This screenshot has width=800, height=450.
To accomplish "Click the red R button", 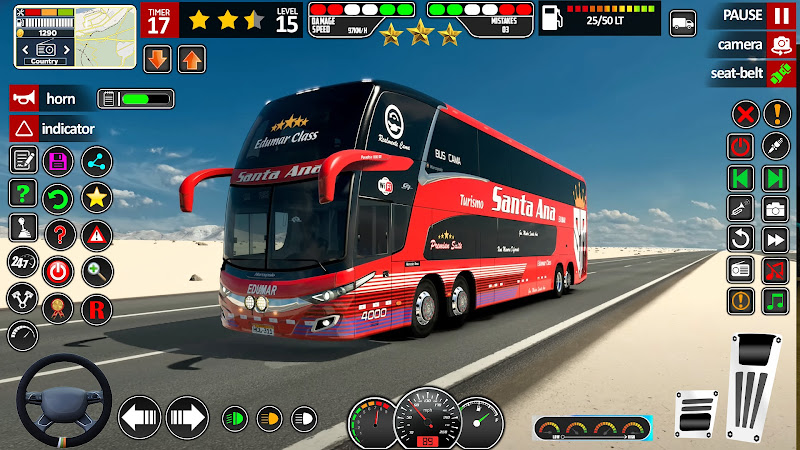I will [x=96, y=308].
